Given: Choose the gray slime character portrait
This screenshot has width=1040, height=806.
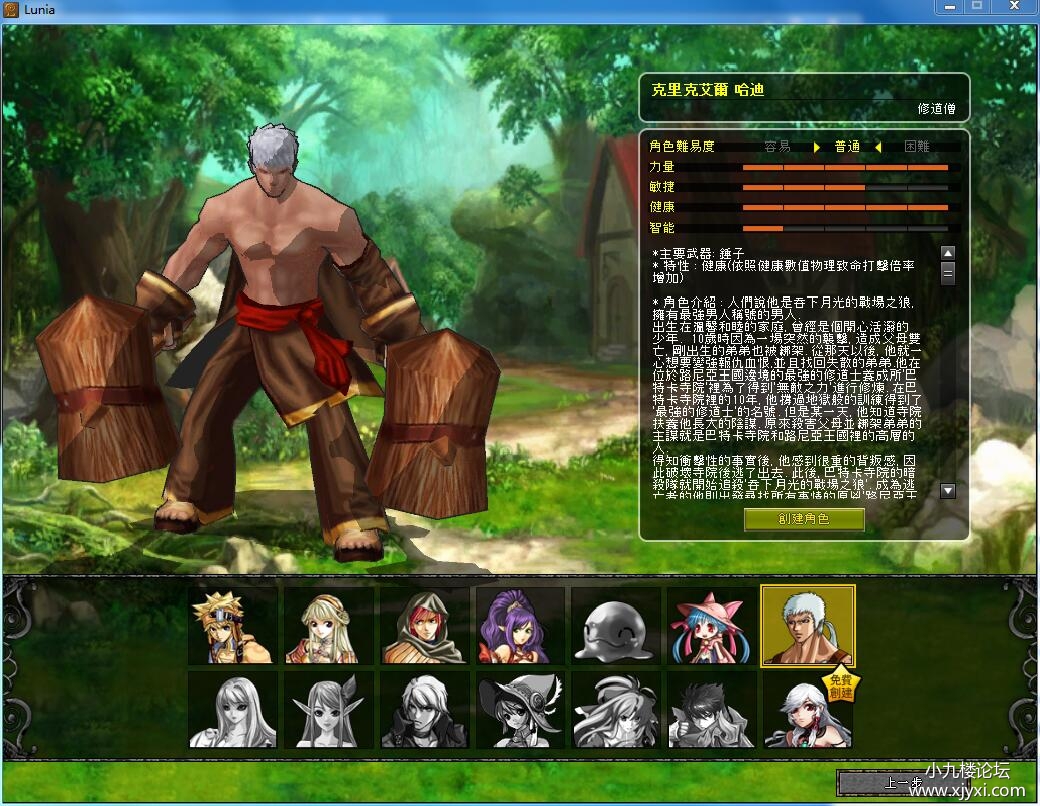Looking at the screenshot, I should 616,626.
